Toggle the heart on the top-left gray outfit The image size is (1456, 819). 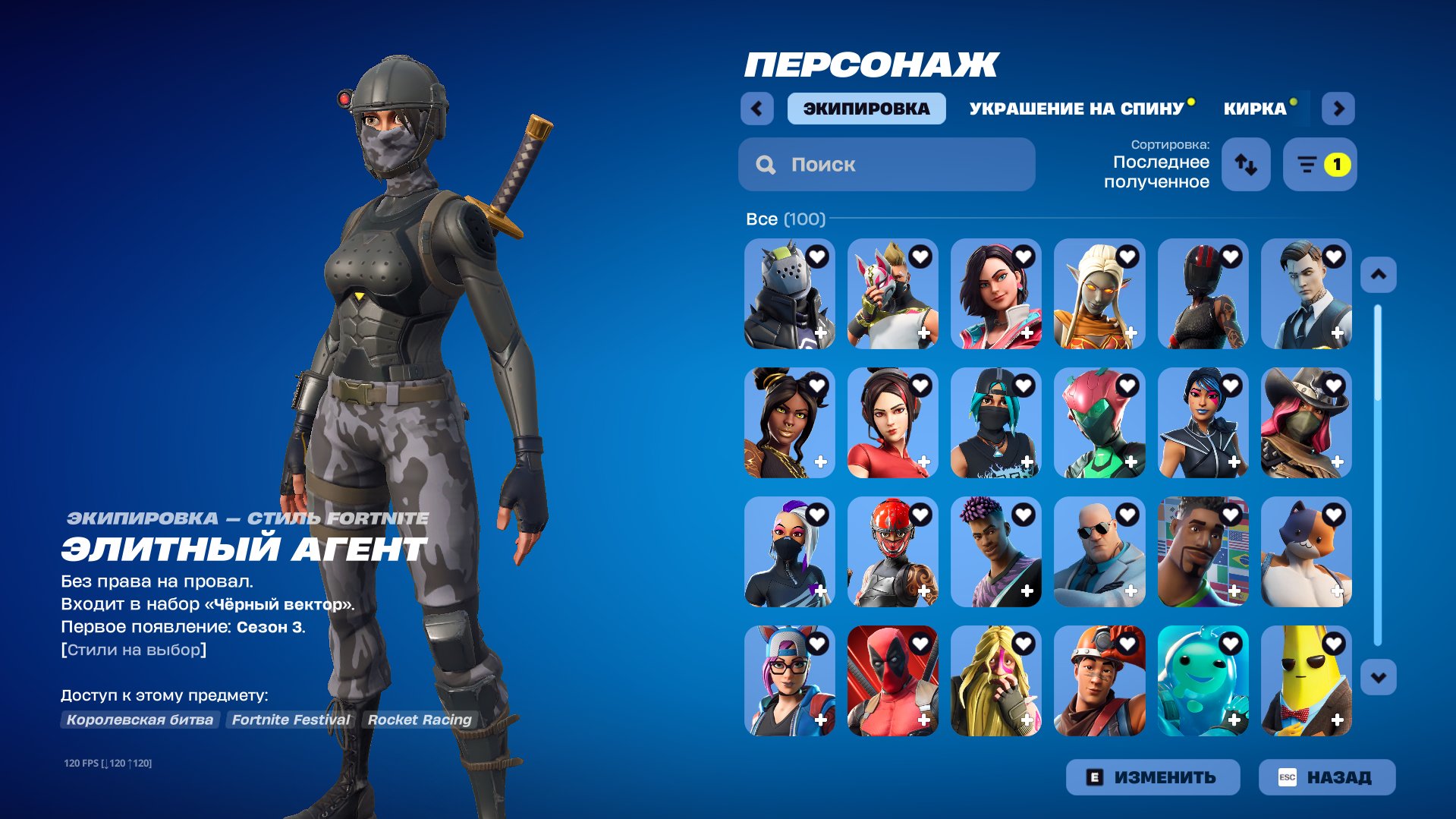(x=816, y=257)
